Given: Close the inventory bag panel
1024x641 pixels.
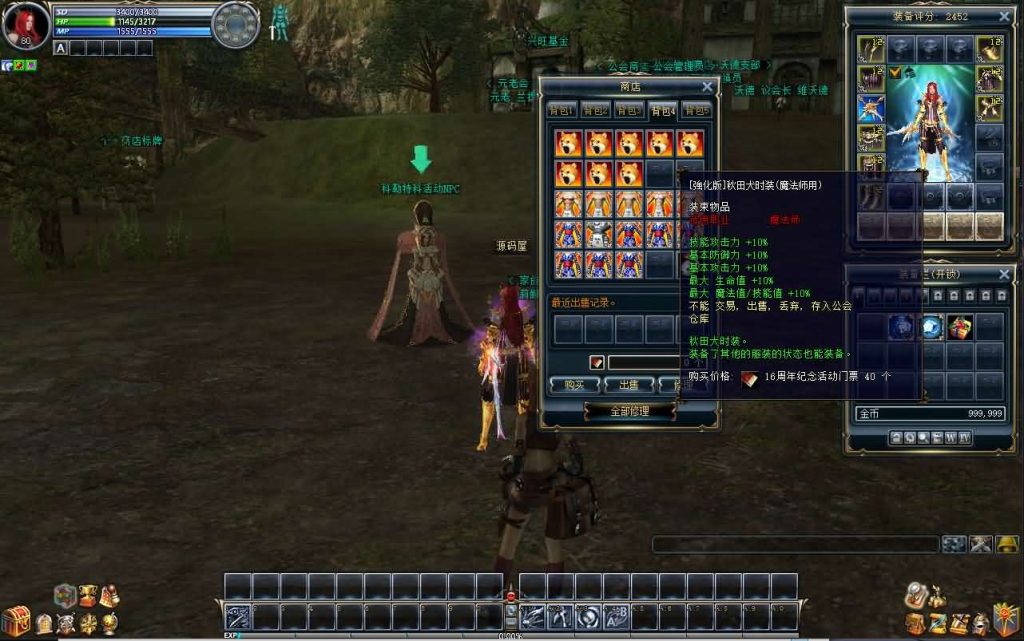Looking at the screenshot, I should pos(1004,273).
